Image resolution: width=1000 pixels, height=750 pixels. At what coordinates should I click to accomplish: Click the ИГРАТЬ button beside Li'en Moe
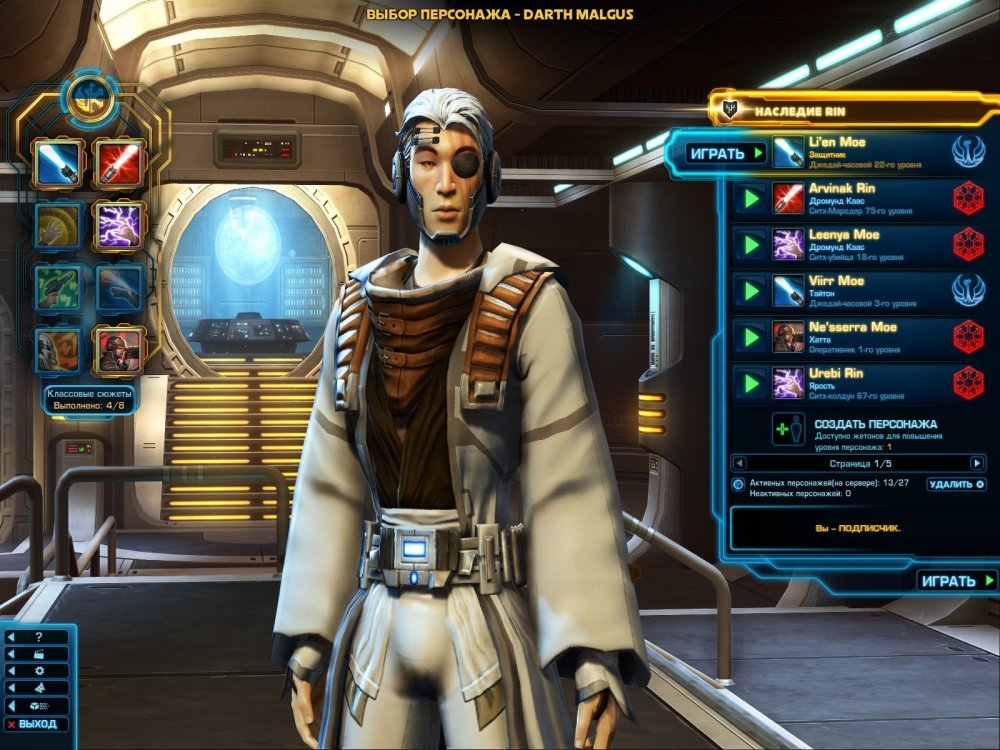[727, 153]
